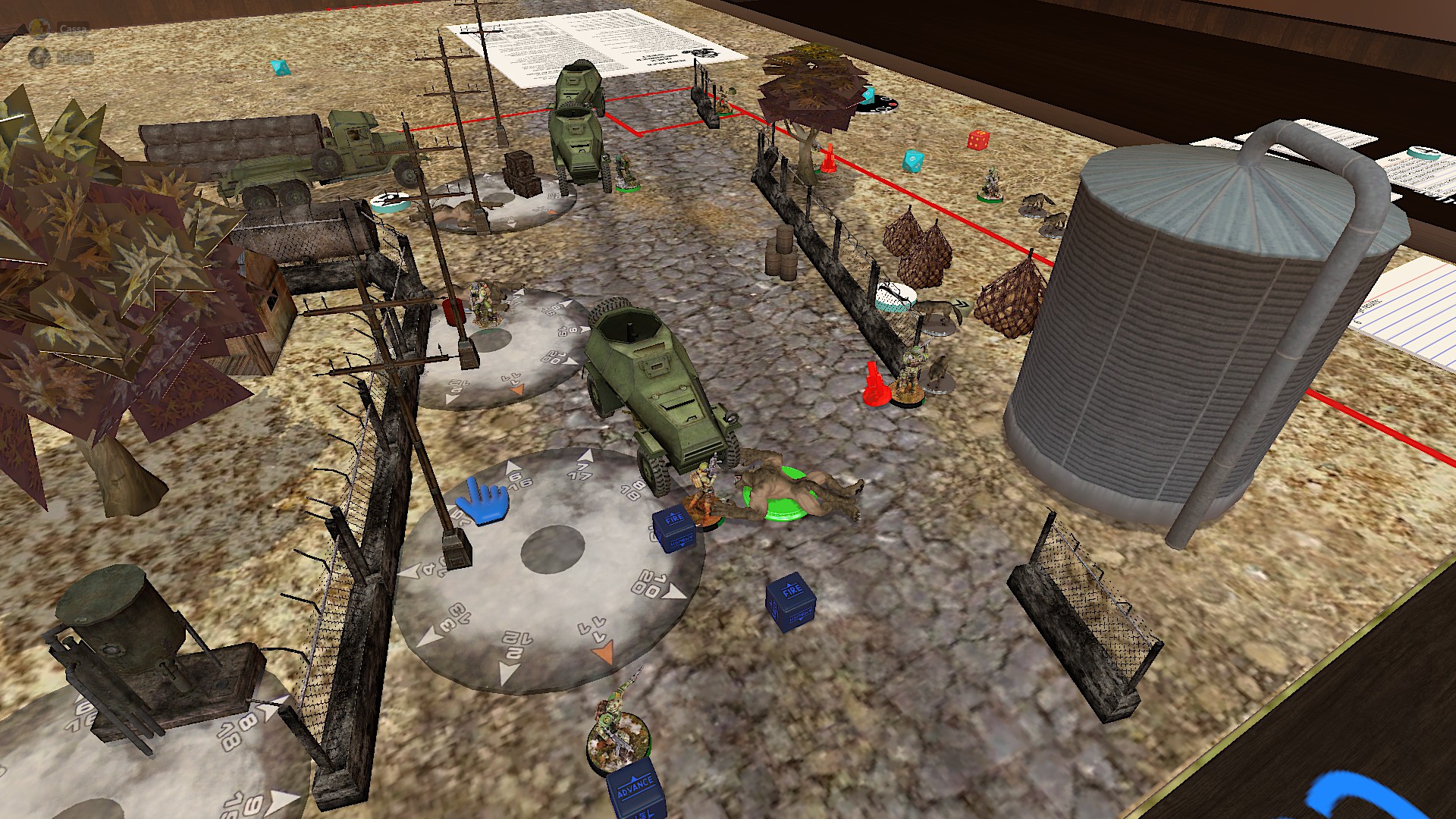Click the Cassa player name label
The height and width of the screenshot is (819, 1456).
[x=74, y=30]
